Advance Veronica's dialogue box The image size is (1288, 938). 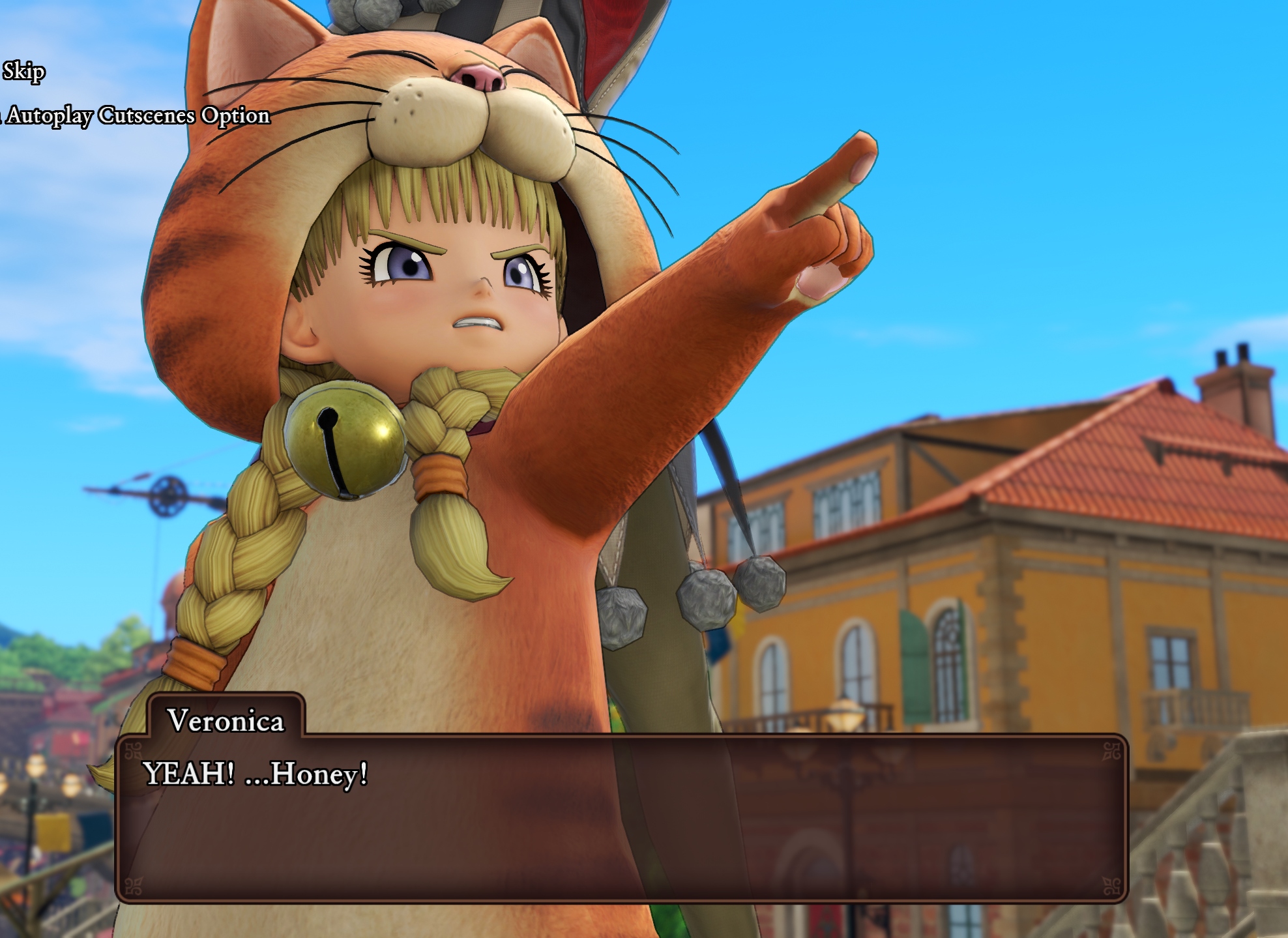point(621,818)
